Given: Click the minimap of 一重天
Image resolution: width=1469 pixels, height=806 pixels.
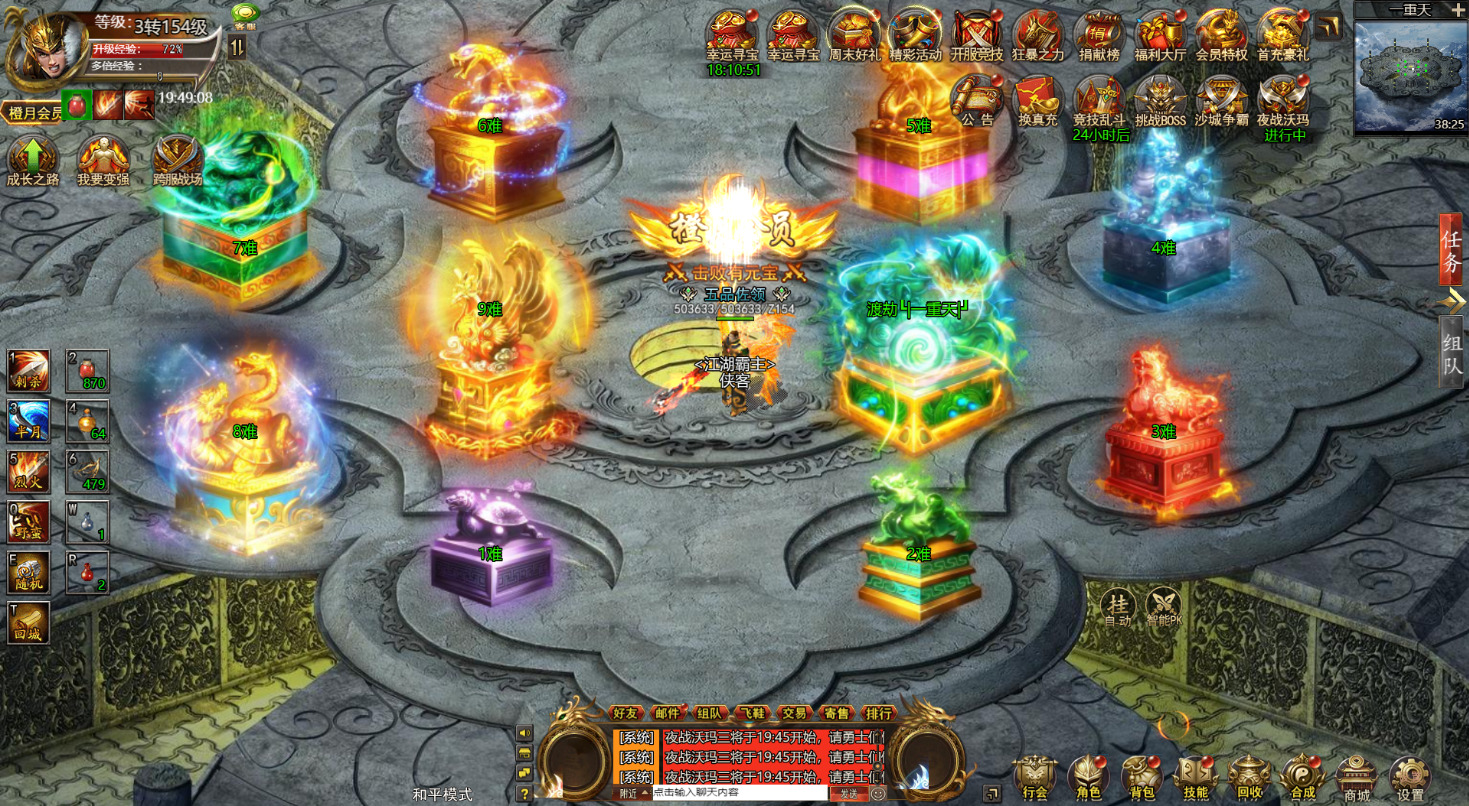Looking at the screenshot, I should coord(1410,75).
